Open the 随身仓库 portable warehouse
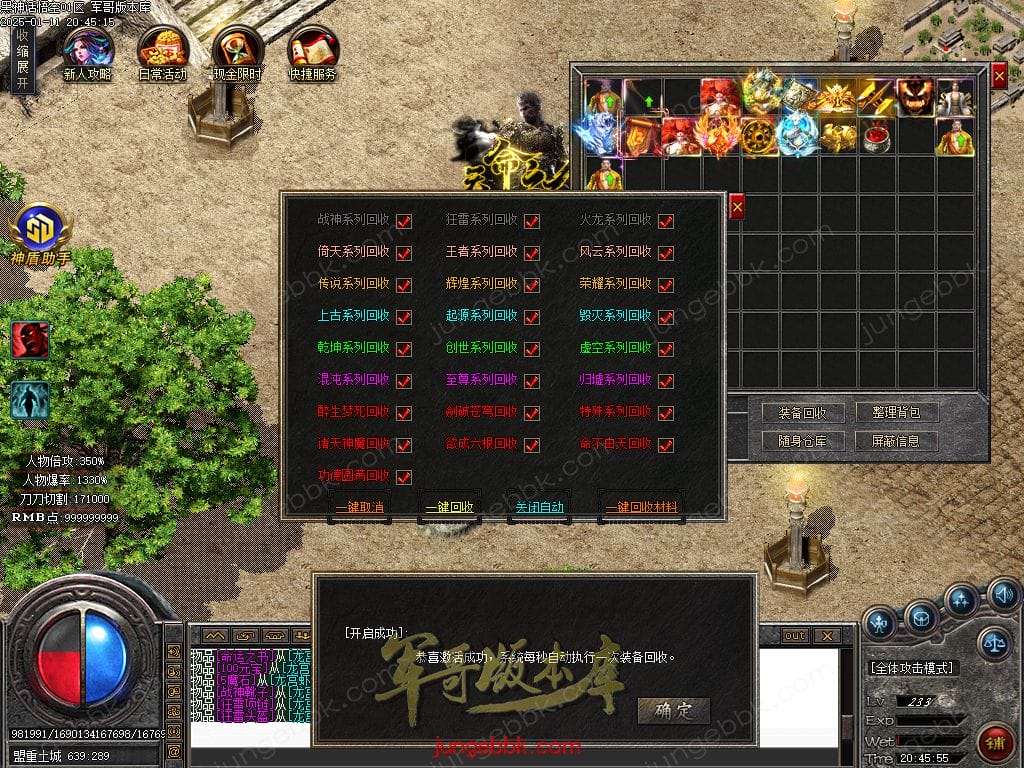The width and height of the screenshot is (1024, 768). click(795, 441)
